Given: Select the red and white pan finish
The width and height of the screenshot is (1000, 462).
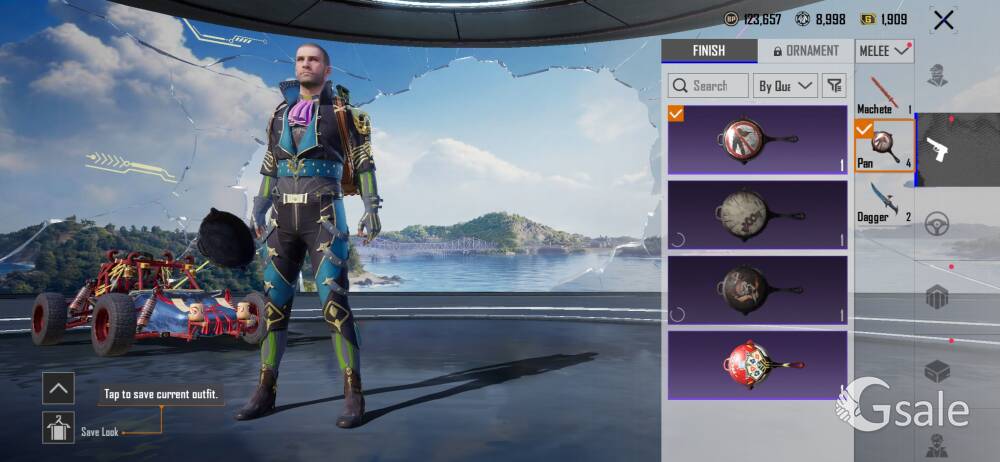Looking at the screenshot, I should coord(757,365).
